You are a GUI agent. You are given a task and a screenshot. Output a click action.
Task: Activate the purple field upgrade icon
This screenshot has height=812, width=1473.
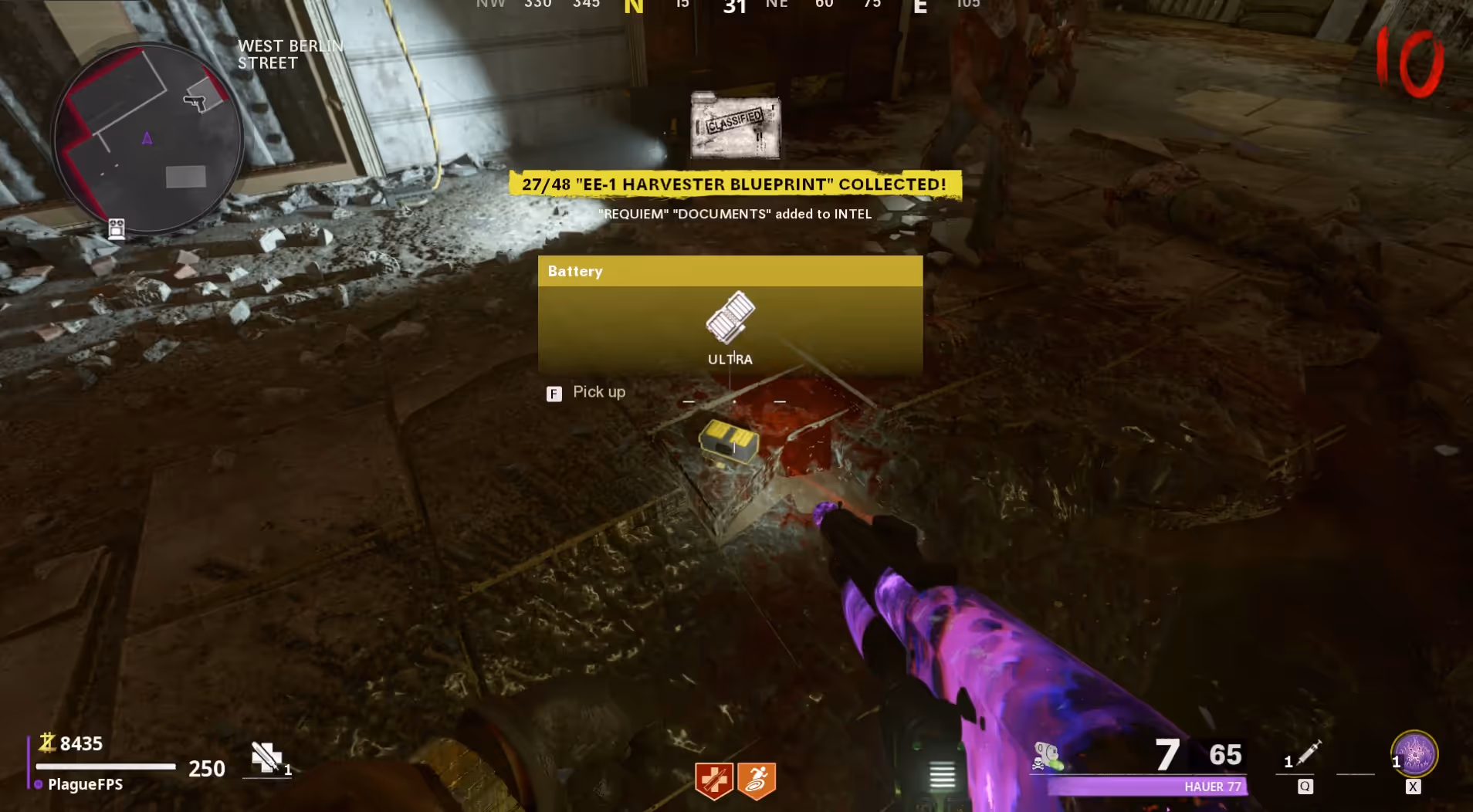(1414, 753)
